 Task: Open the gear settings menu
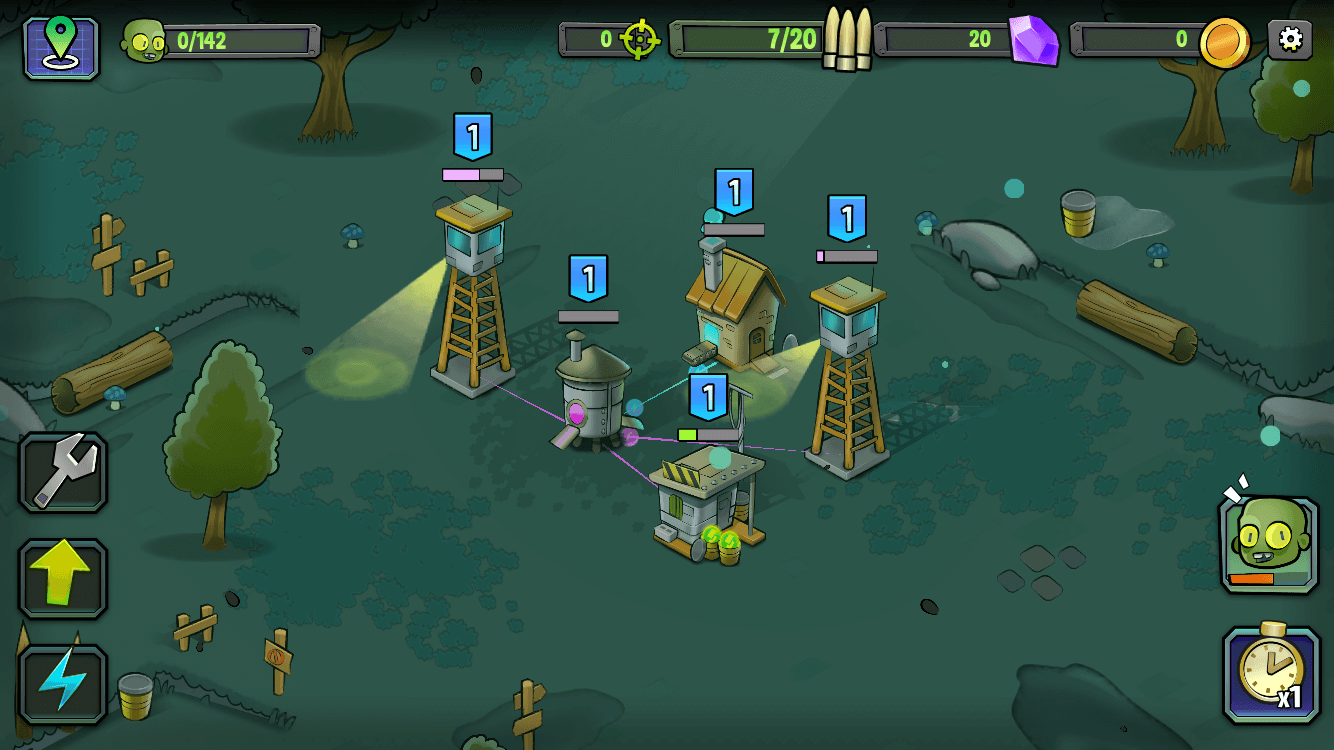(1290, 40)
